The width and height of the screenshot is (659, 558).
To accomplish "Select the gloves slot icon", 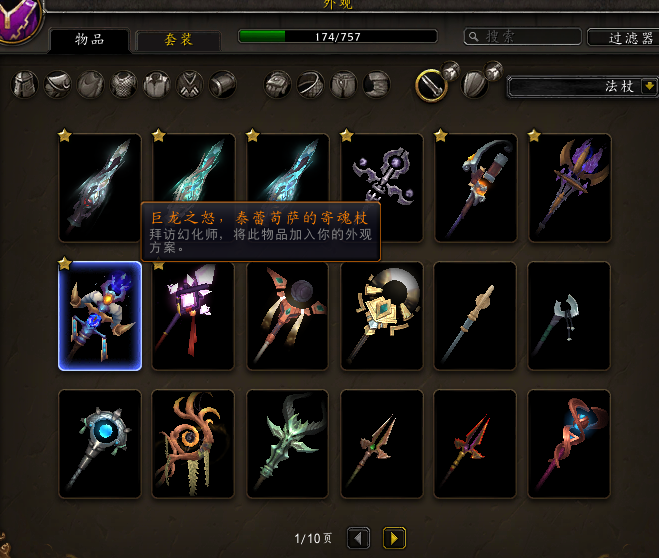I will [277, 85].
